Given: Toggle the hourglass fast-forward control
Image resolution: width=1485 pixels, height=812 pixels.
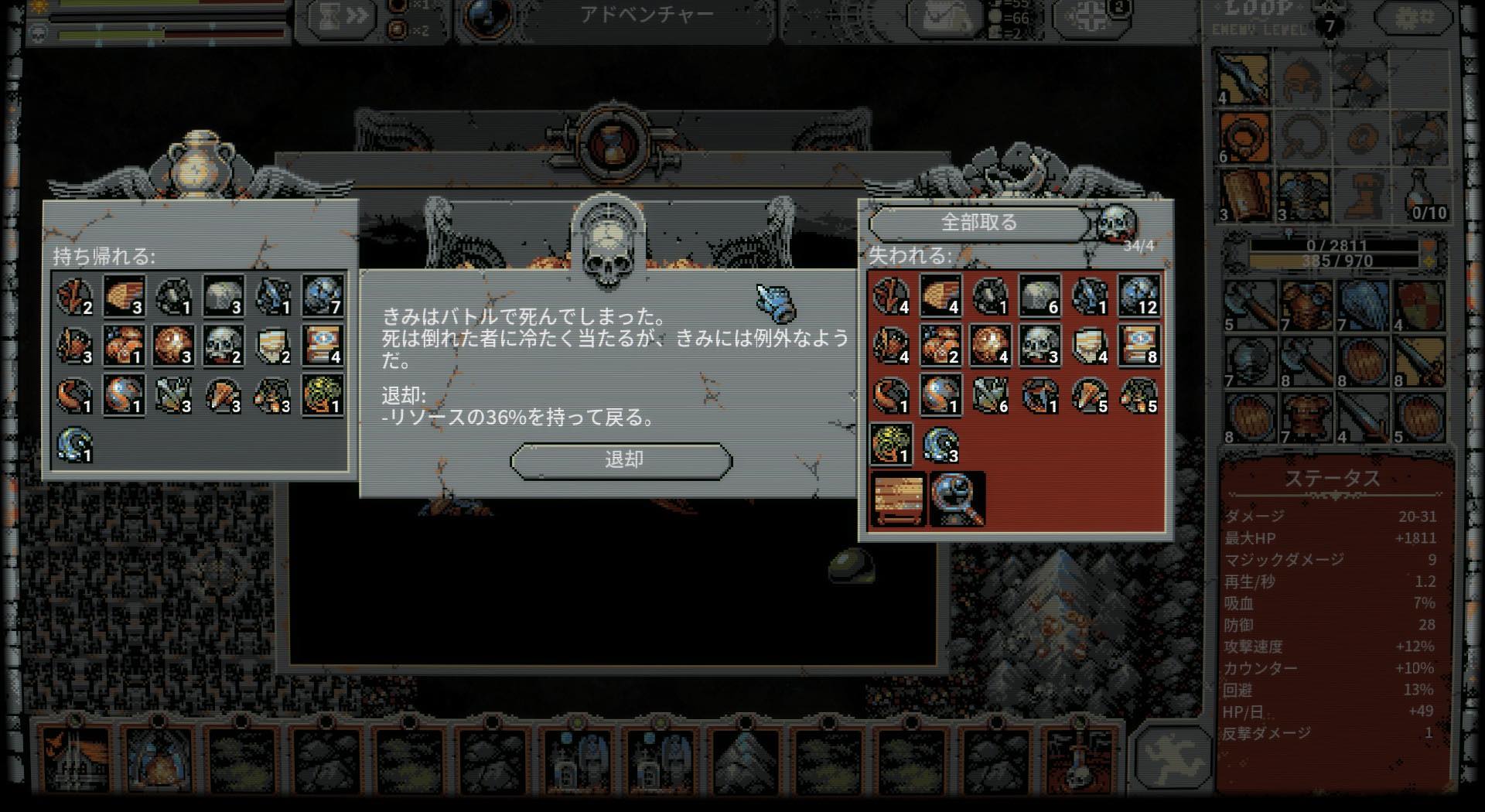Looking at the screenshot, I should pos(339,15).
